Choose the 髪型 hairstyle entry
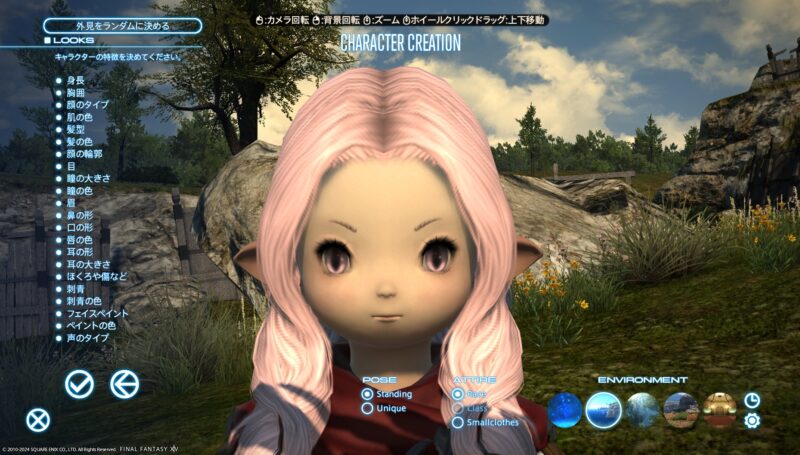 click(75, 130)
